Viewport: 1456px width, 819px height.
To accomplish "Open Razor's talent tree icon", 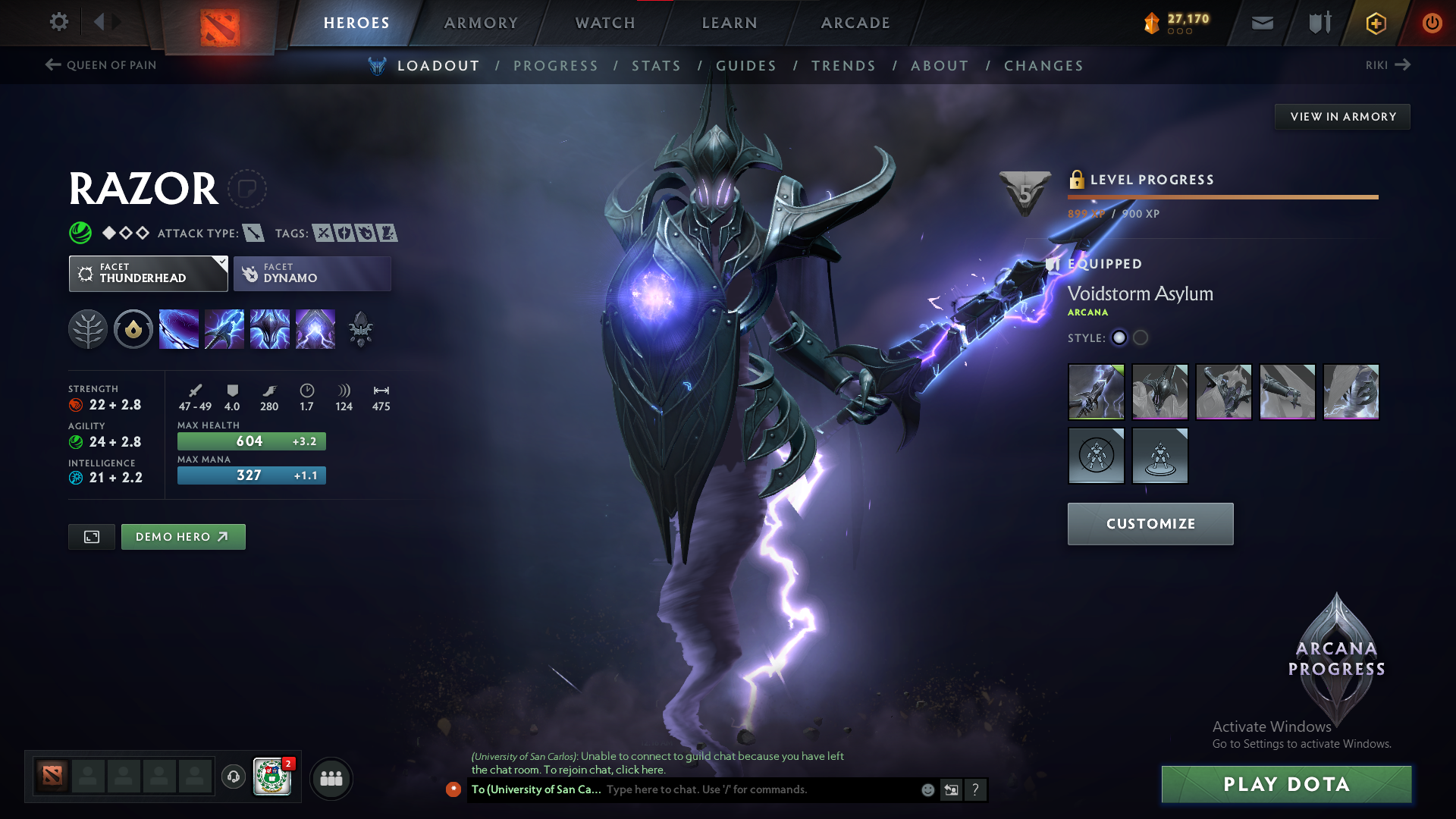I will pos(88,328).
